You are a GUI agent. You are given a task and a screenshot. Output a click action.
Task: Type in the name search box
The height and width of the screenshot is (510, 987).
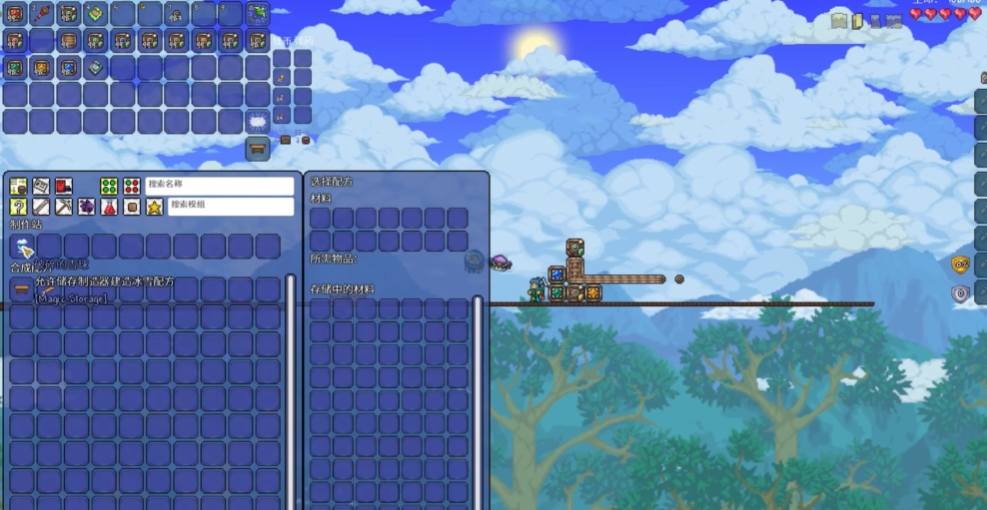tap(220, 186)
